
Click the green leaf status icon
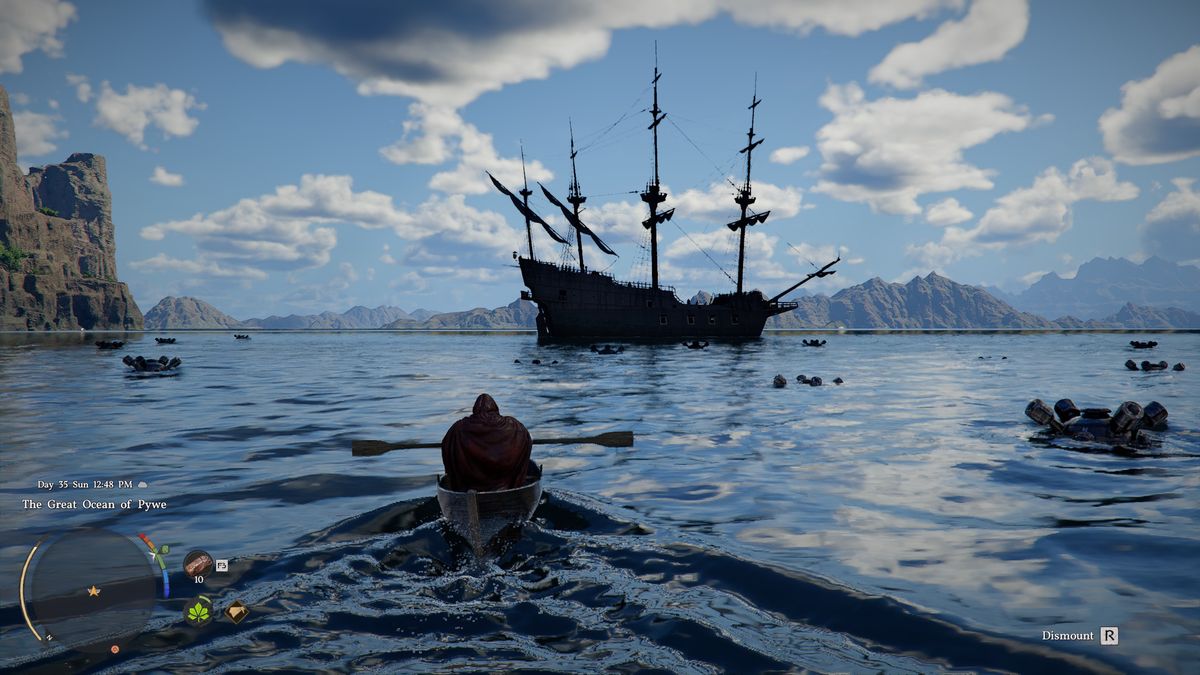tap(198, 611)
